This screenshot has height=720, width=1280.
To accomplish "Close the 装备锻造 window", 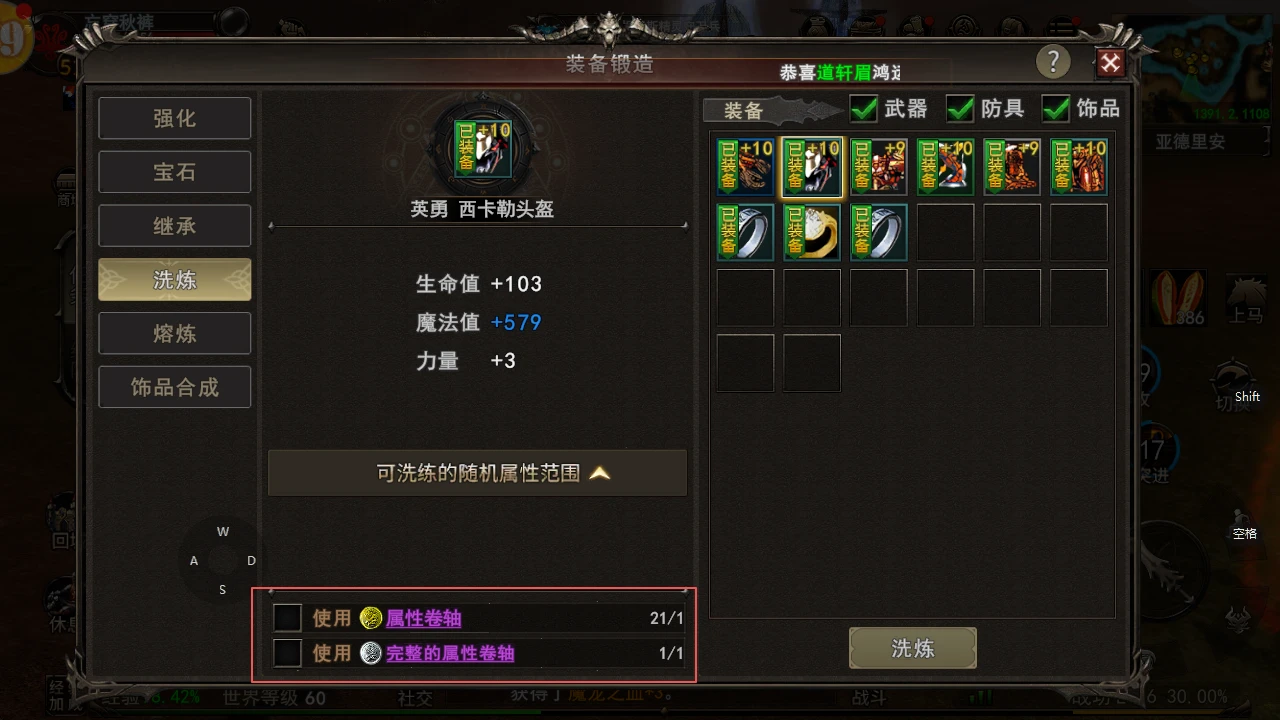I will [1110, 64].
